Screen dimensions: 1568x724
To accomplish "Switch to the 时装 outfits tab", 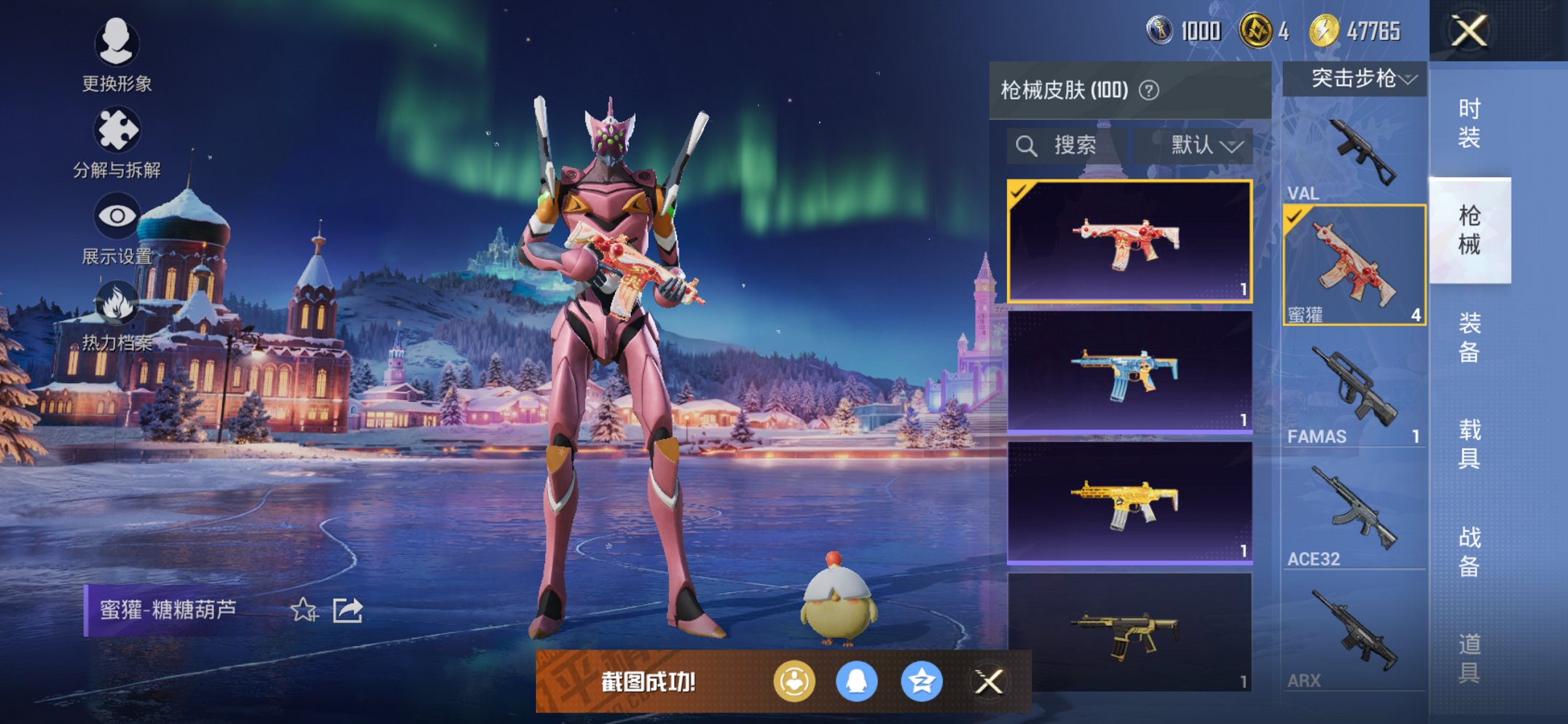I will [x=1469, y=122].
